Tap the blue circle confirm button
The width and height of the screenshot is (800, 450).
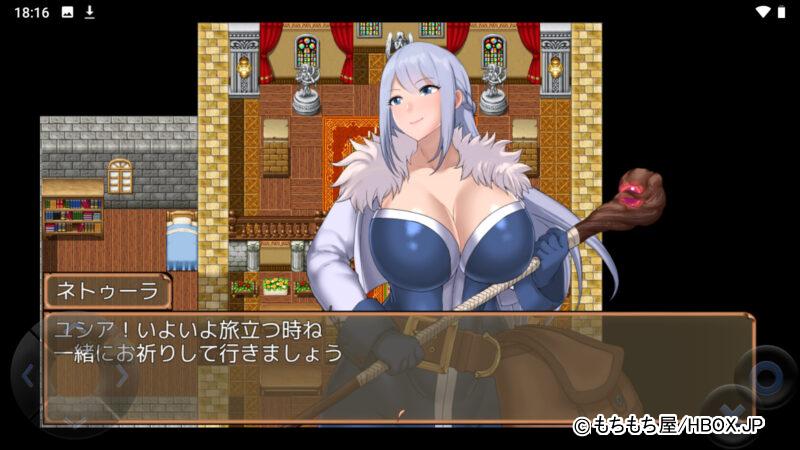point(766,377)
